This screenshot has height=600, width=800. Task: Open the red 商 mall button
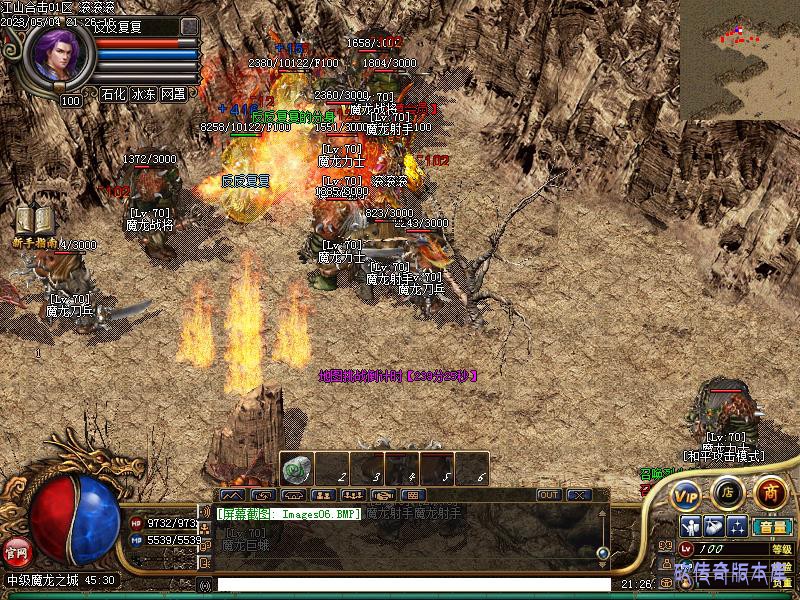click(x=770, y=492)
